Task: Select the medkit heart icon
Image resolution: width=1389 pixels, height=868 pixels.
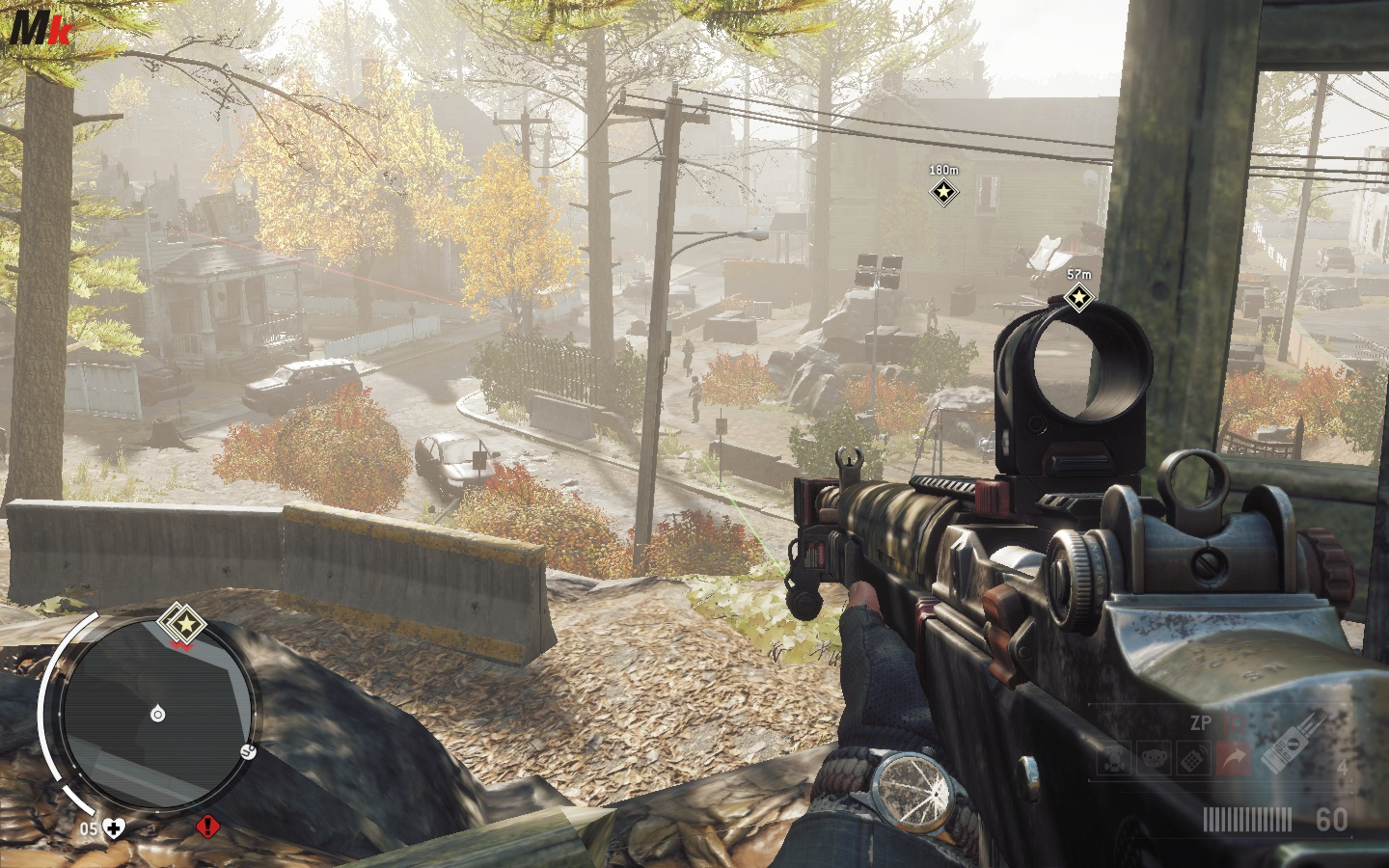Action: click(114, 827)
